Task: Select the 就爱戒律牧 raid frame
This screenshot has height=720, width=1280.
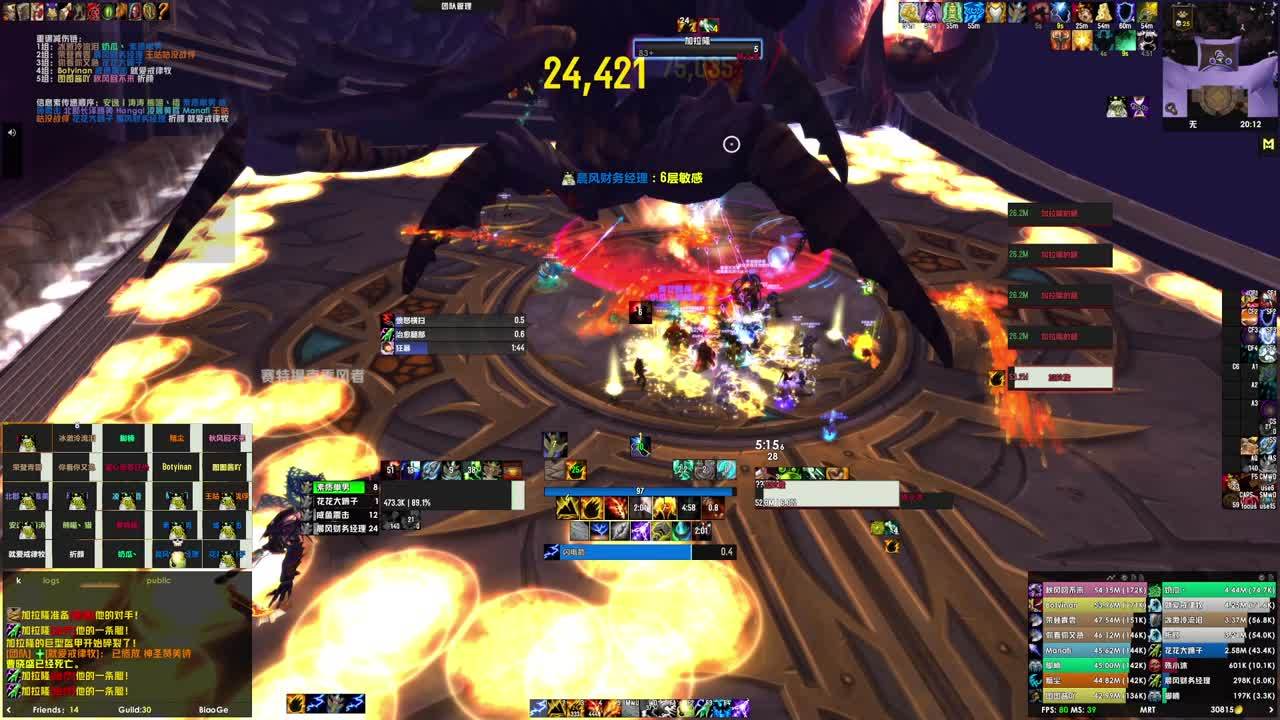Action: pos(27,553)
